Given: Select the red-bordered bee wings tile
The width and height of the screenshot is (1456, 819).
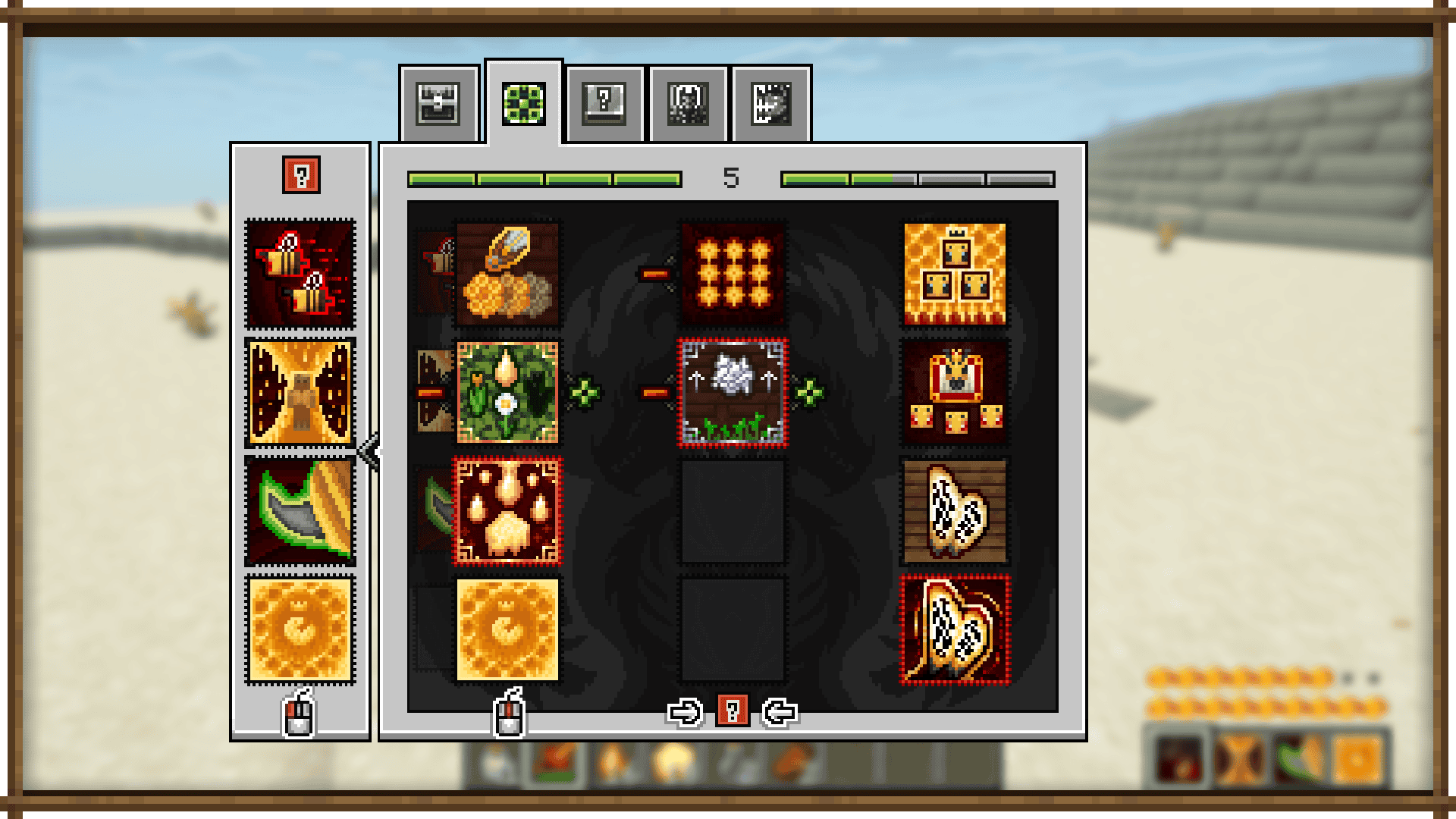Looking at the screenshot, I should [x=955, y=630].
